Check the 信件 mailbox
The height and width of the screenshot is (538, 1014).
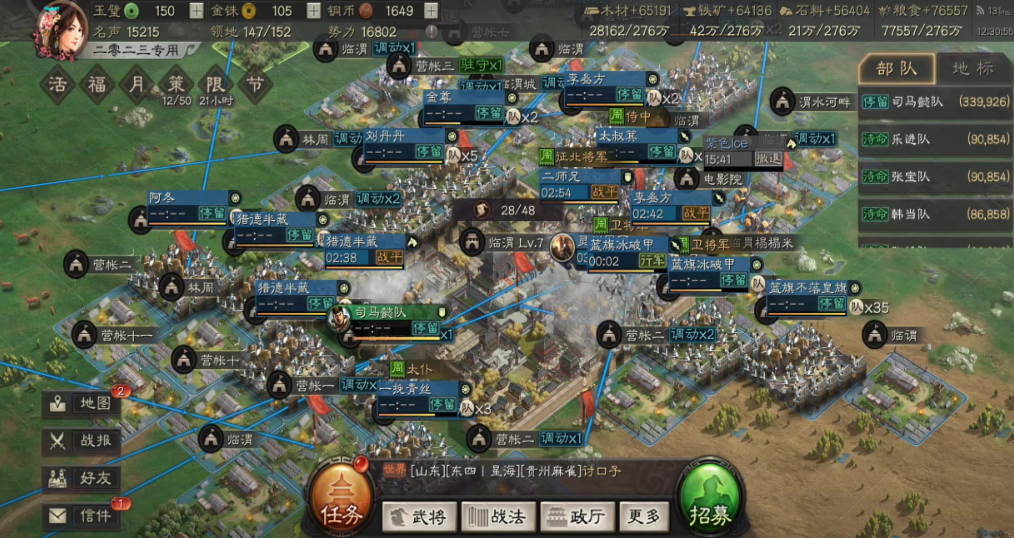pyautogui.click(x=84, y=515)
